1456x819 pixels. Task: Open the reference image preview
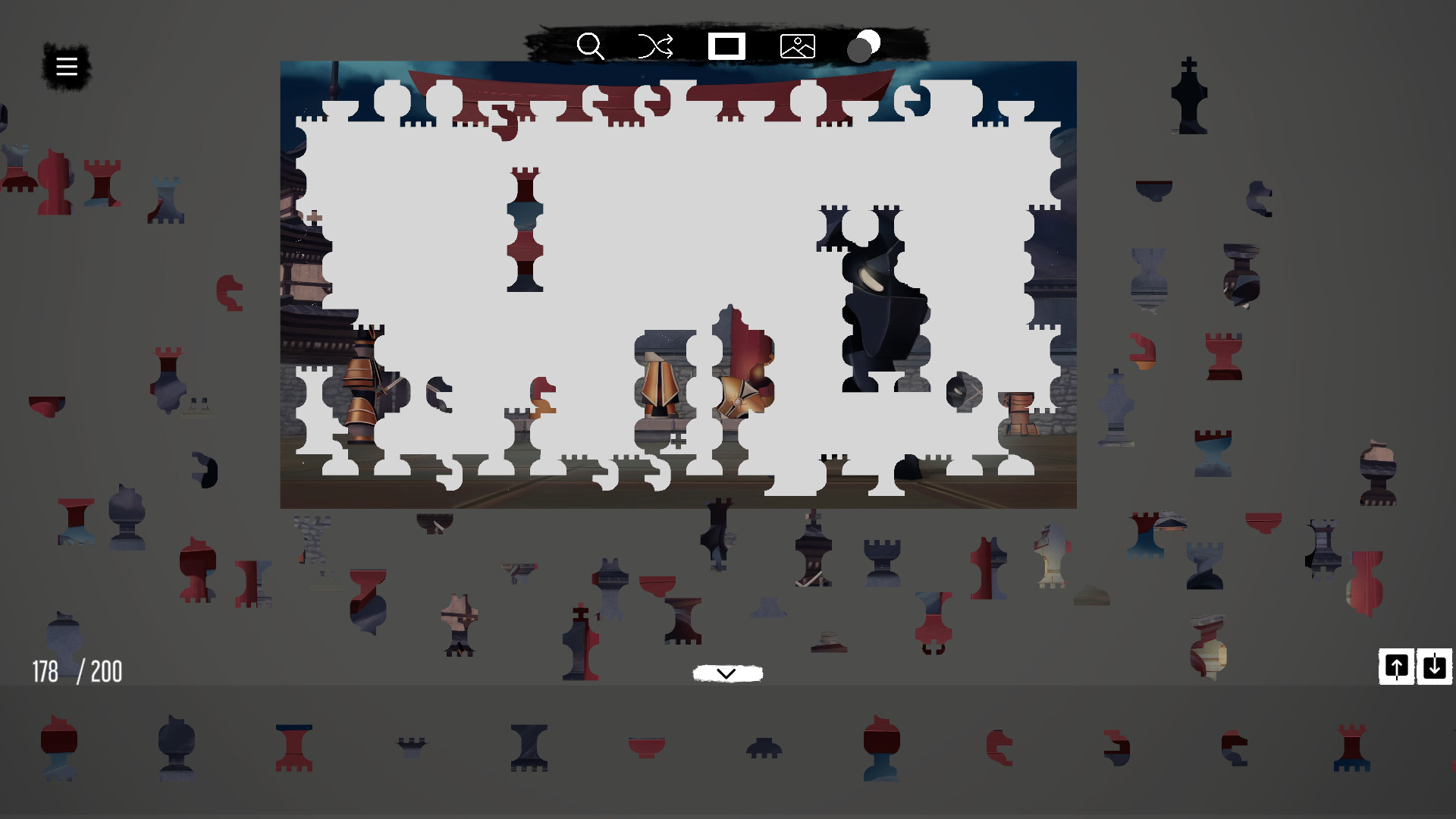coord(797,46)
